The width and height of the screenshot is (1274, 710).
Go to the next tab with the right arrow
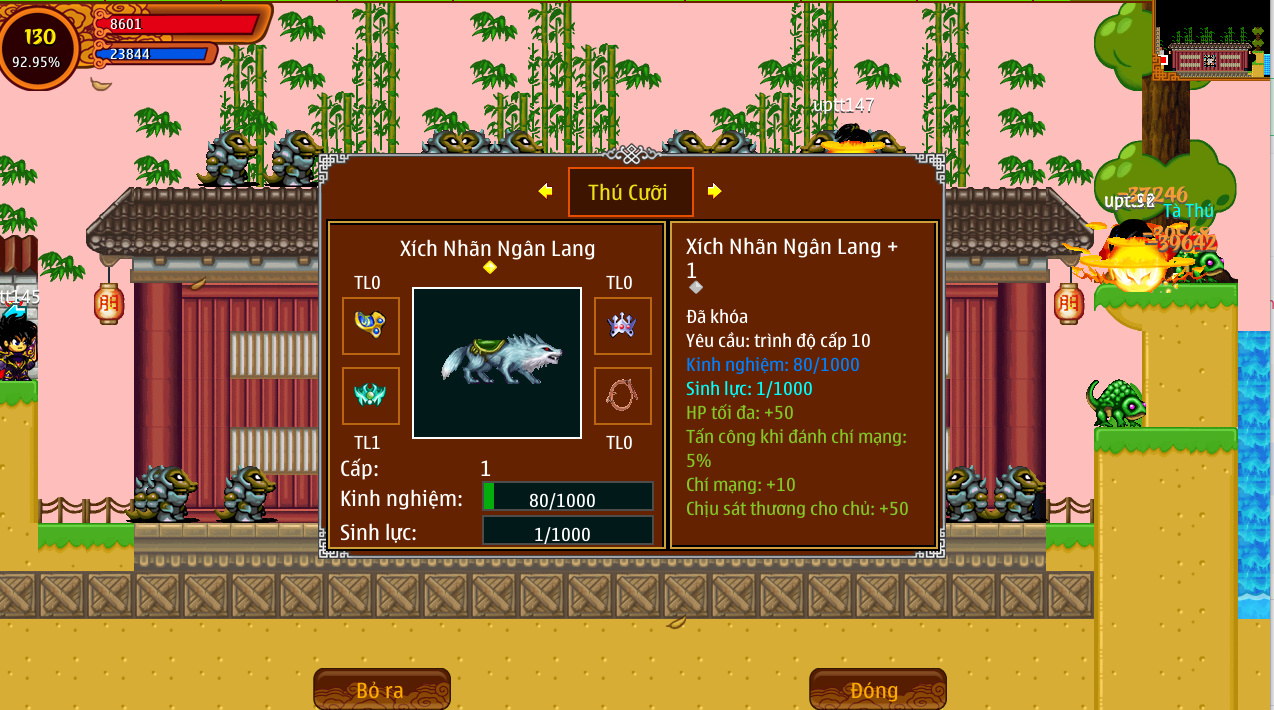pos(714,191)
